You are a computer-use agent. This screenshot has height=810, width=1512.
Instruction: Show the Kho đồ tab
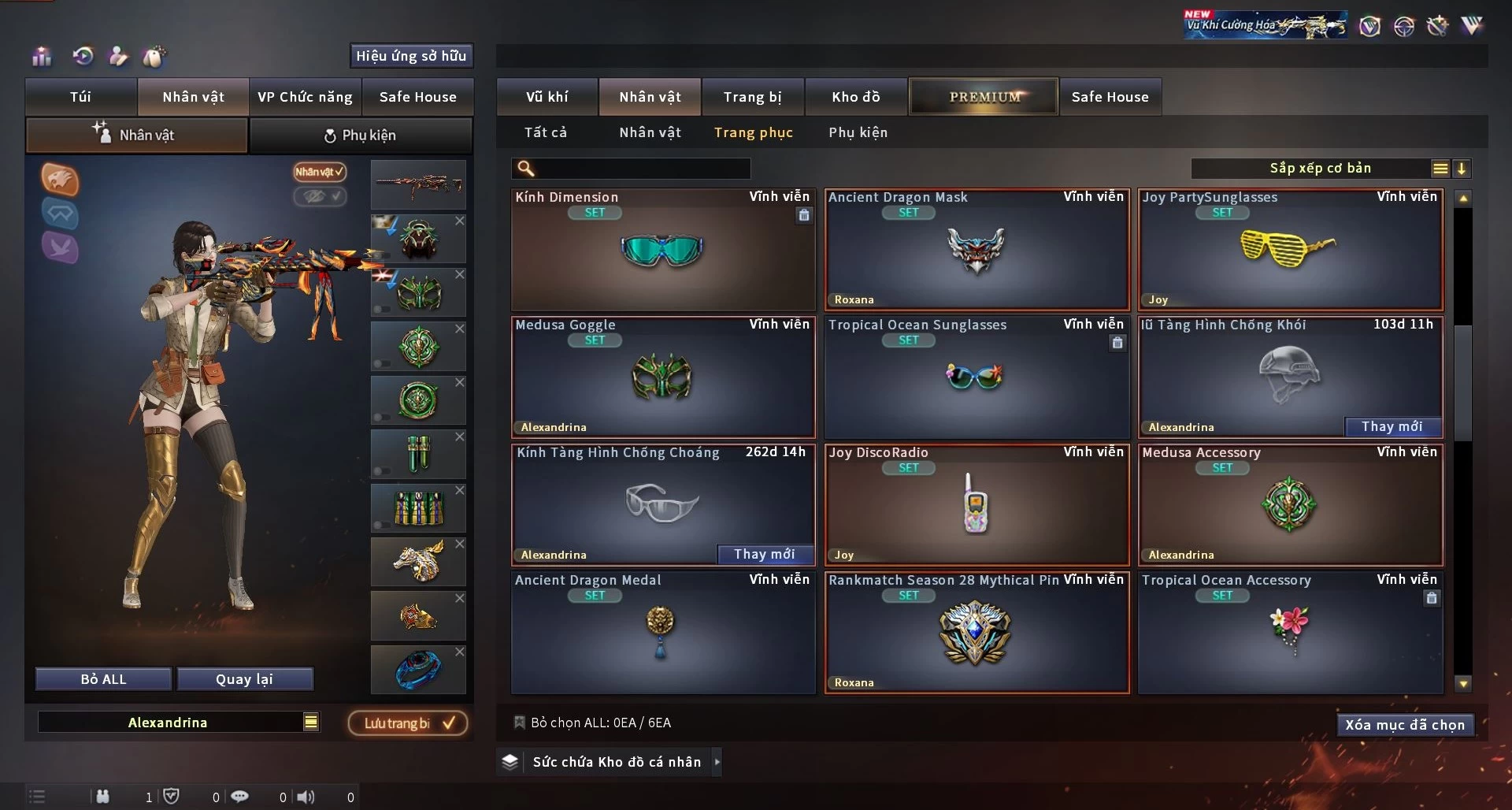pyautogui.click(x=855, y=97)
